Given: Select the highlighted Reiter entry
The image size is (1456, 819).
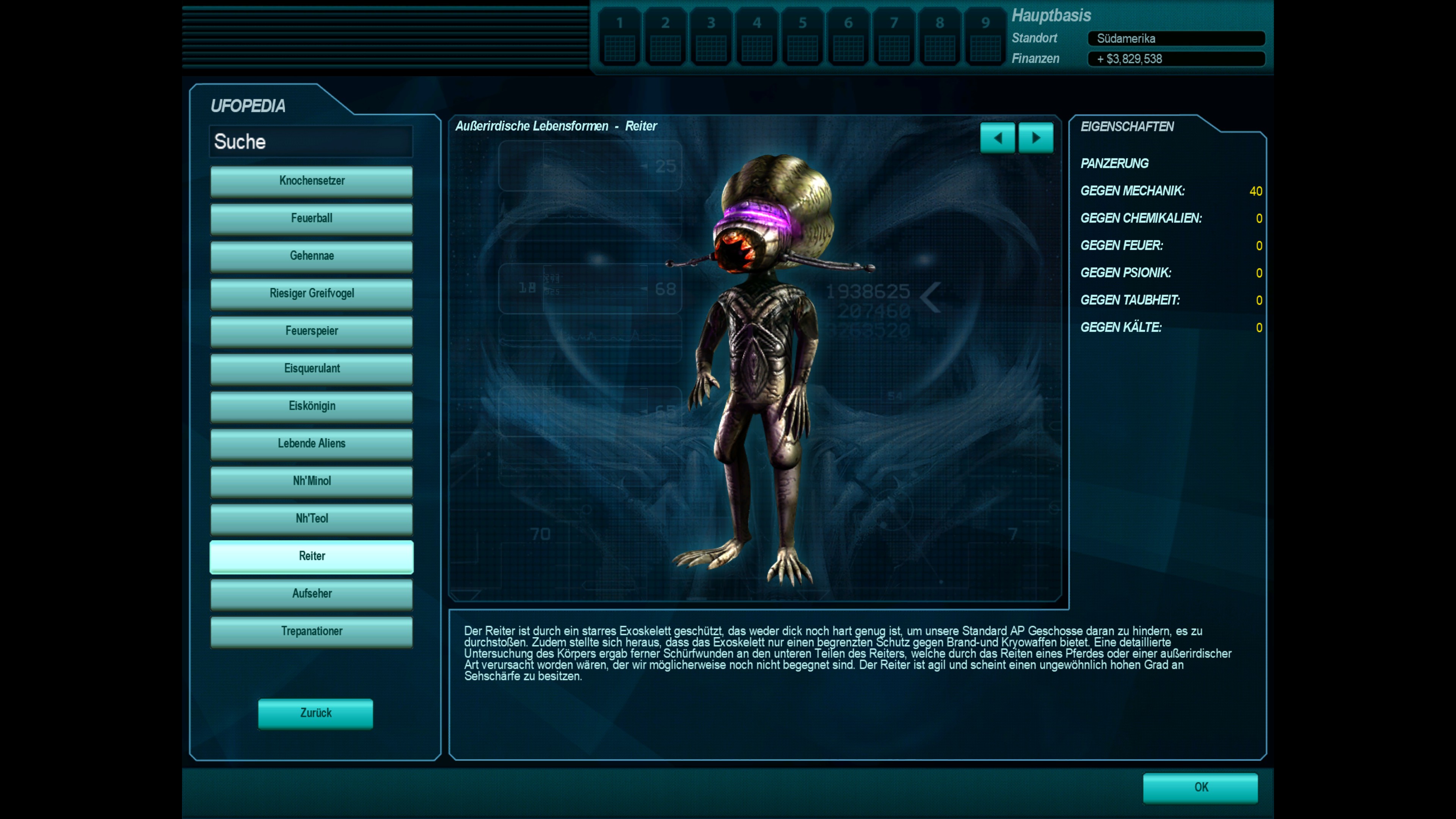Looking at the screenshot, I should click(311, 556).
